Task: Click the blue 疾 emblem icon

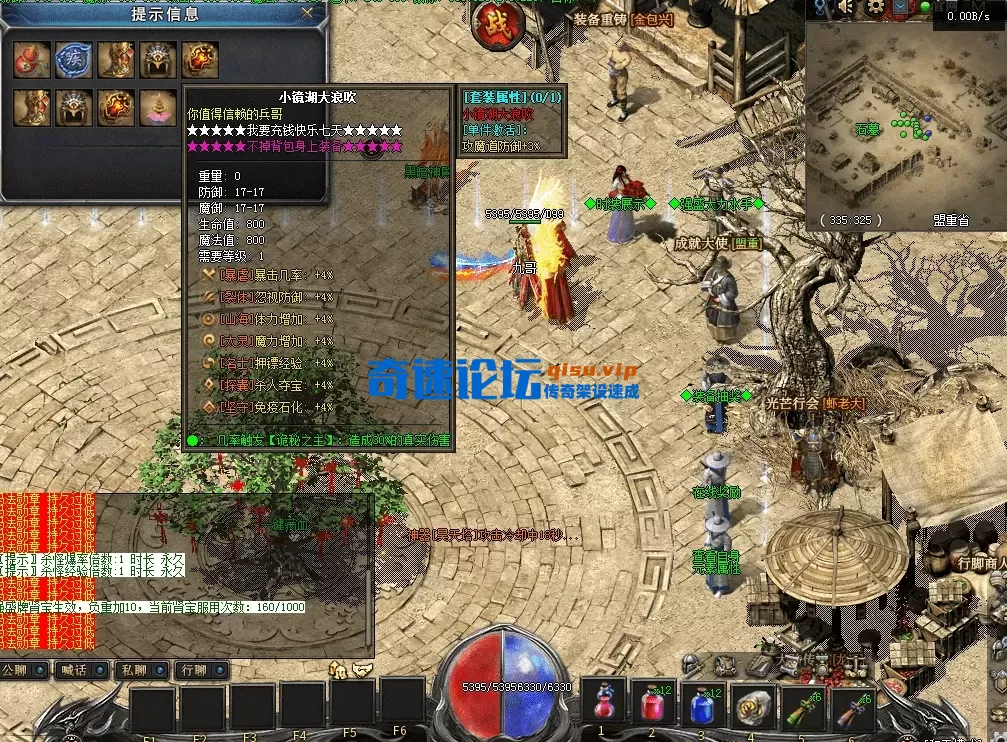Action: point(73,59)
